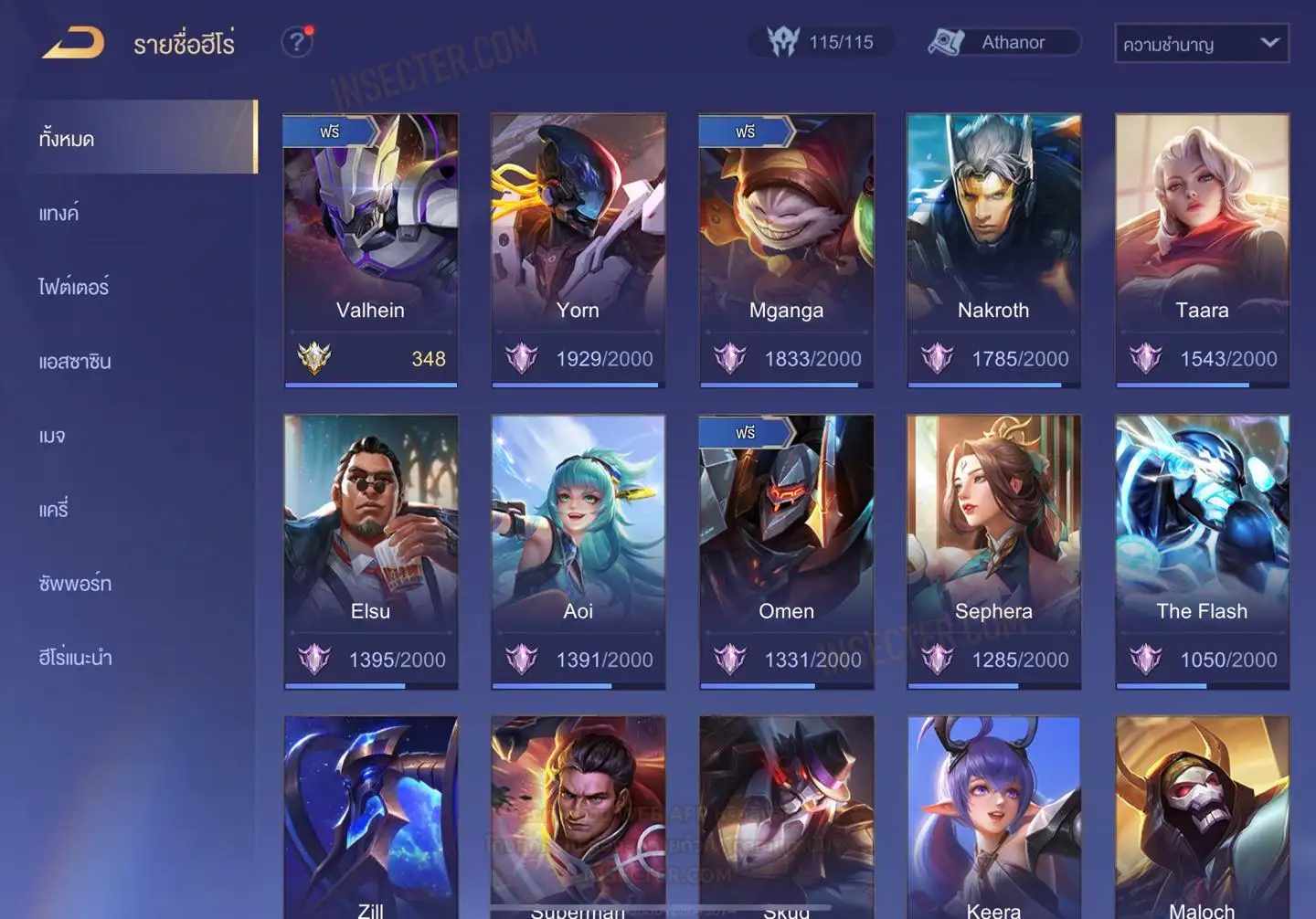Screen dimensions: 1316x919
Task: Go back using the arrow button
Action: (74, 43)
